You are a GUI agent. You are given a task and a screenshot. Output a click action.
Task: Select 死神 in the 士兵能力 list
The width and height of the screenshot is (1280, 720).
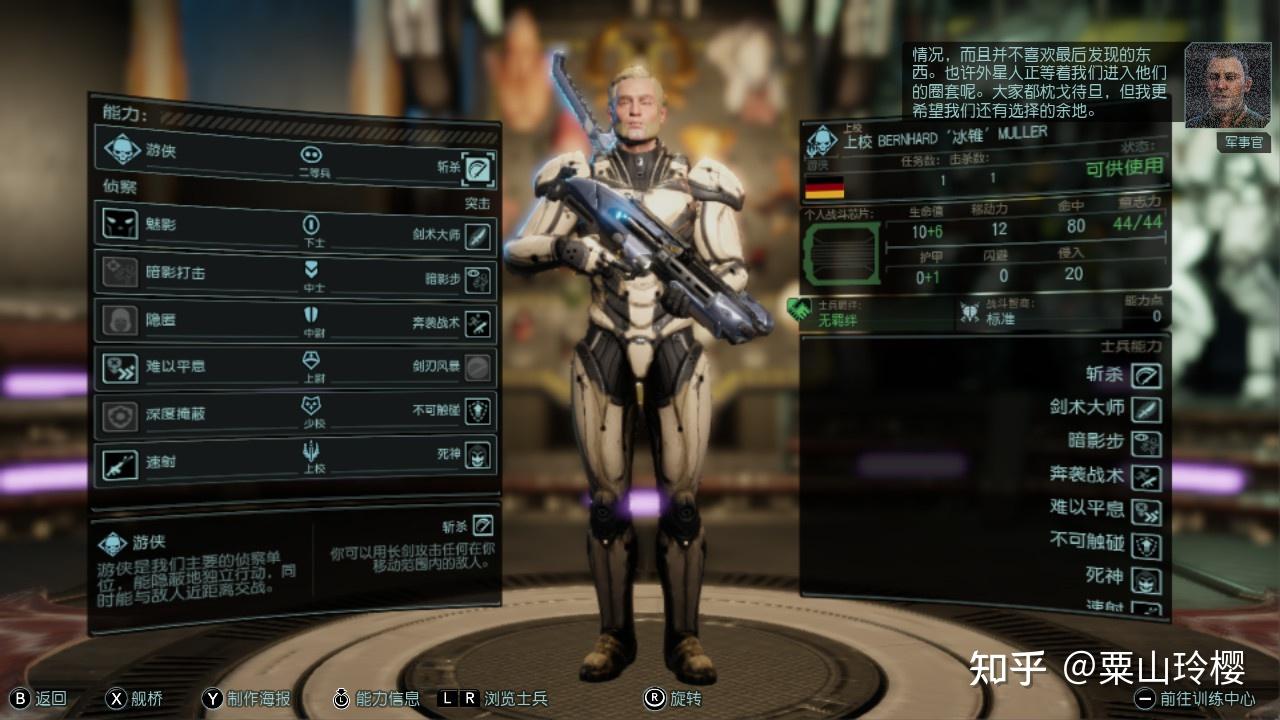(1146, 577)
